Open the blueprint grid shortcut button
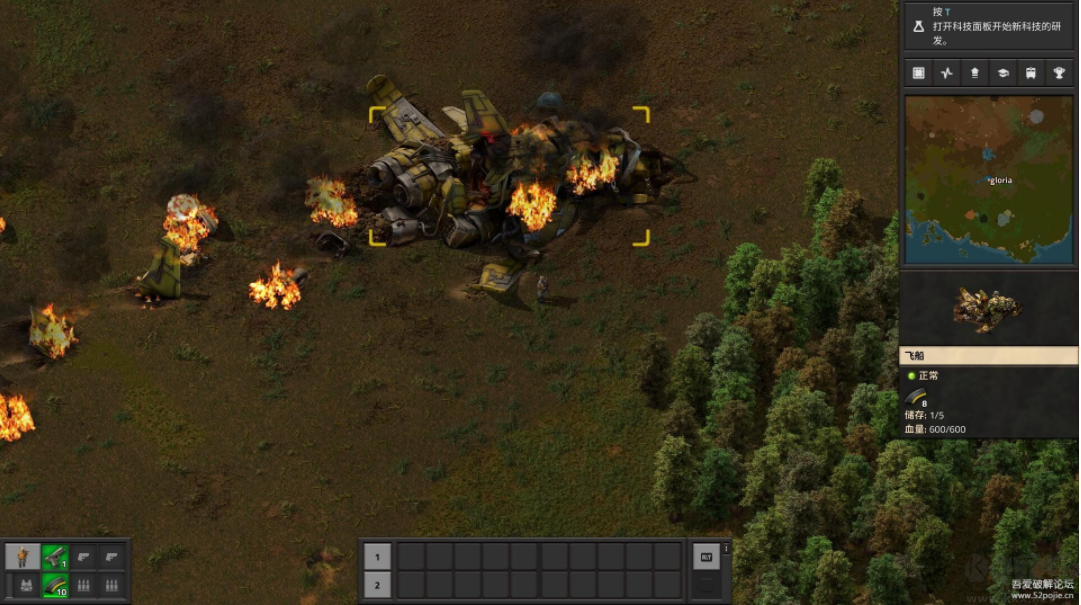Viewport: 1081px width, 605px height. (918, 73)
